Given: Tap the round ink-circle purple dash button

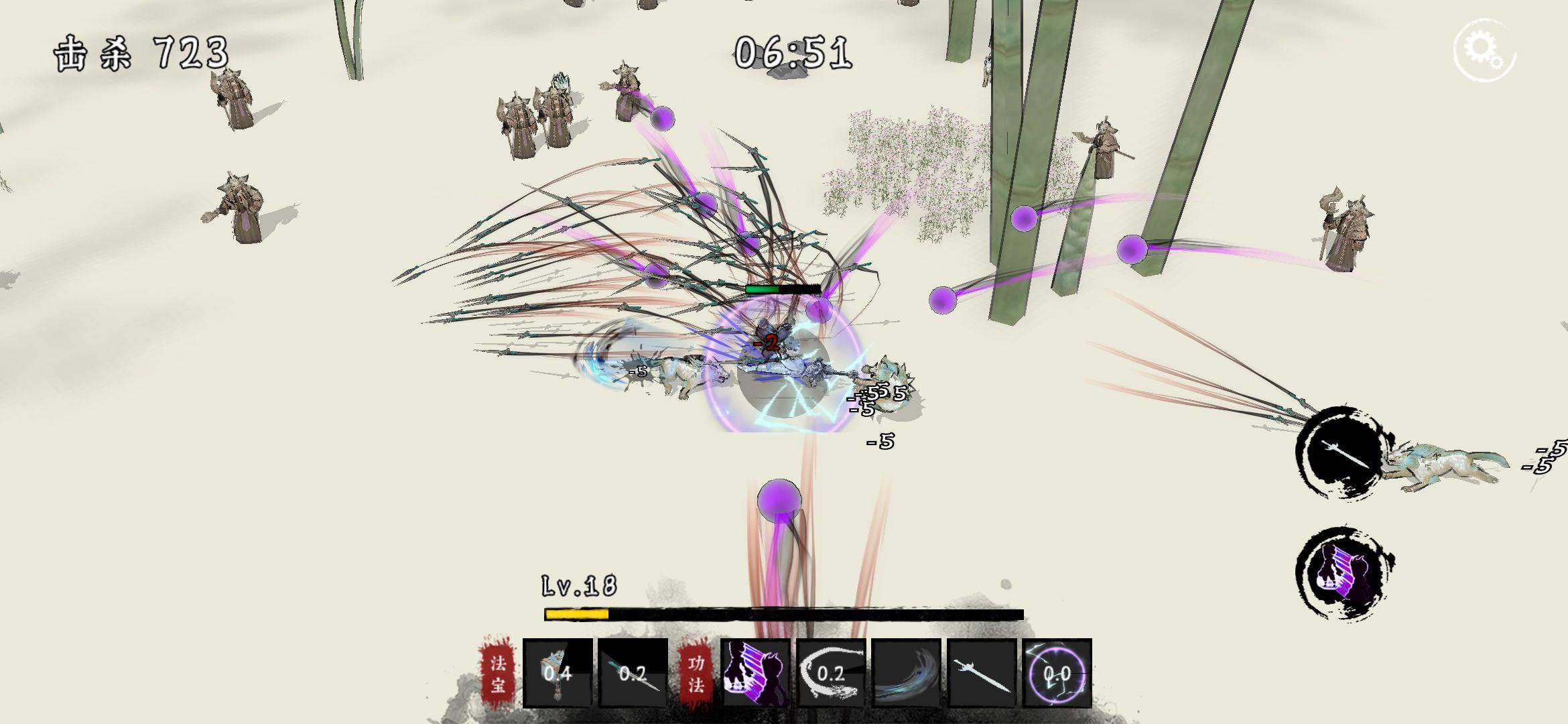Looking at the screenshot, I should click(1342, 573).
